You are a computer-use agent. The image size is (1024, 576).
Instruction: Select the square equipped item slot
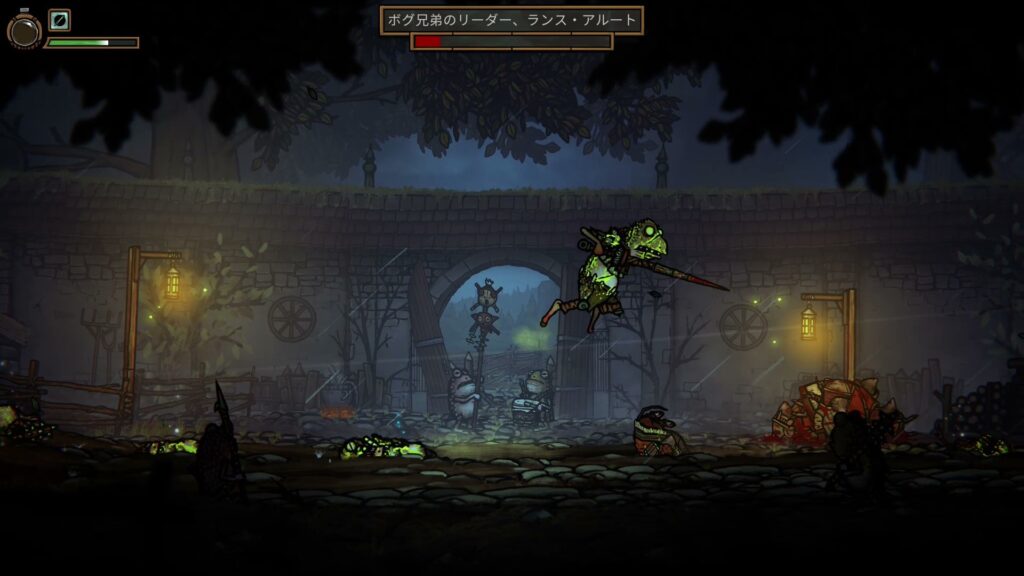[x=60, y=20]
